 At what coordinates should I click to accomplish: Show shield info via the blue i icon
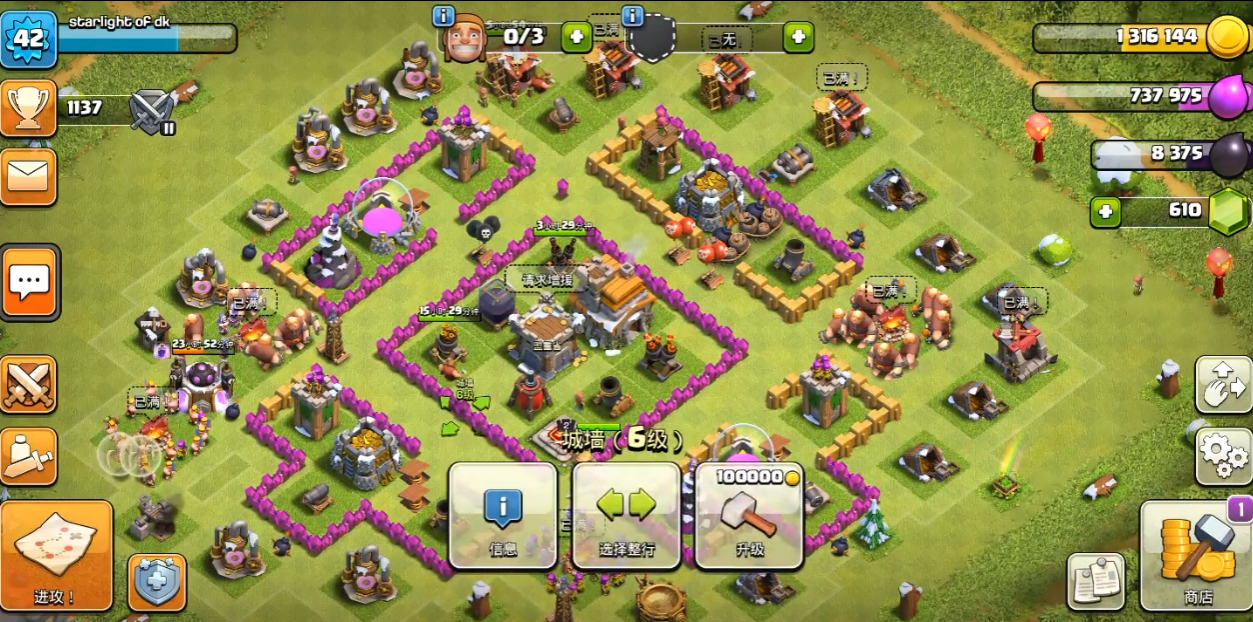[x=633, y=16]
